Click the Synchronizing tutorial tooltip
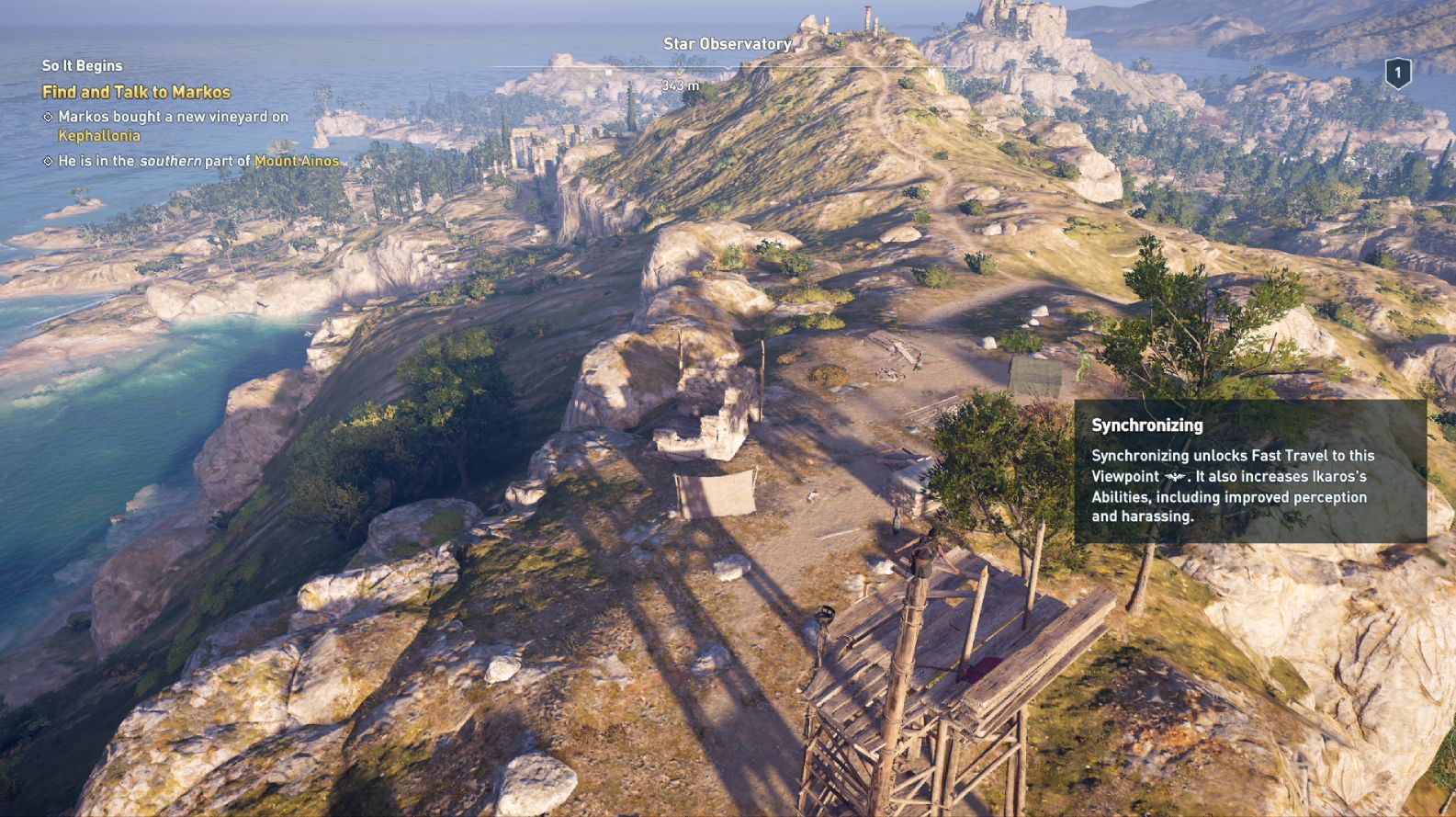This screenshot has width=1456, height=817. (1249, 471)
